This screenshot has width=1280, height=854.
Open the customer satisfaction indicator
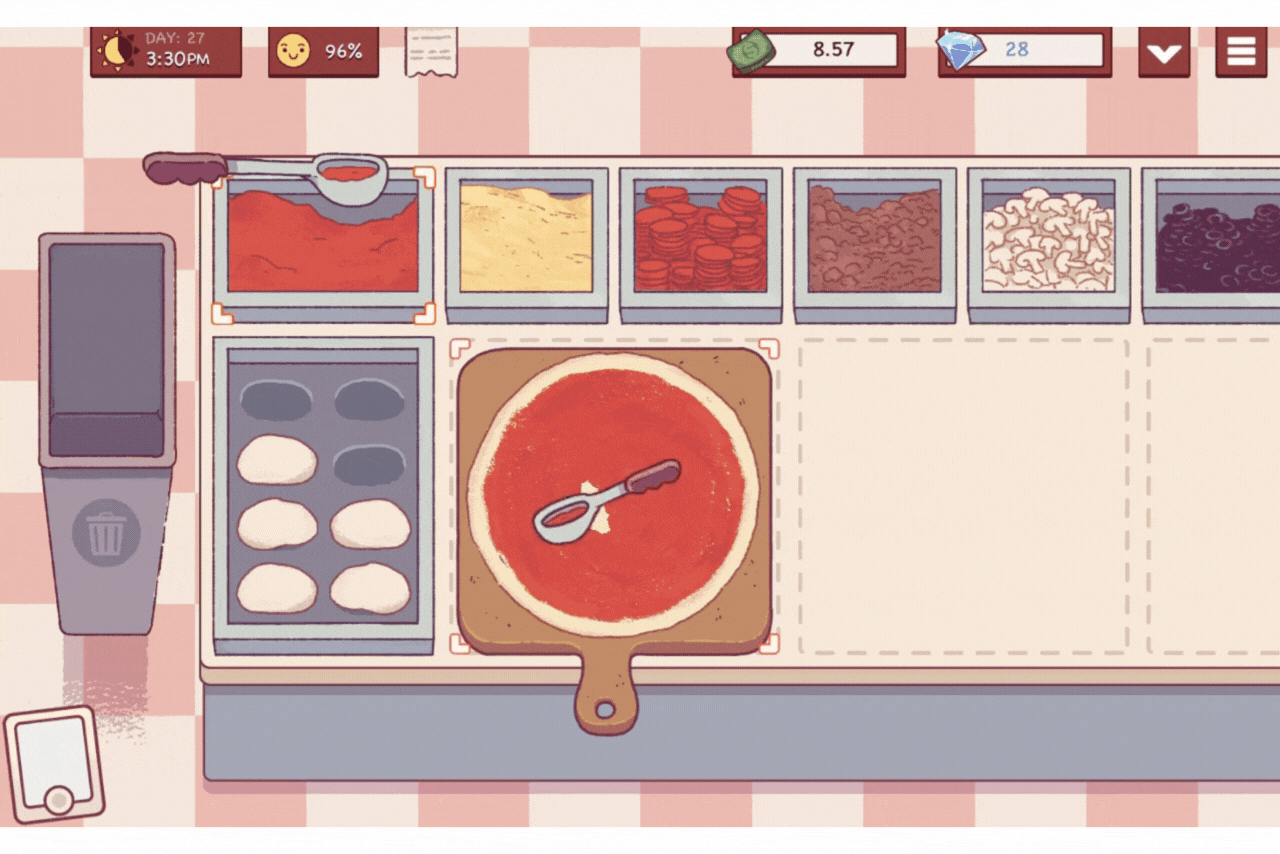[x=322, y=50]
